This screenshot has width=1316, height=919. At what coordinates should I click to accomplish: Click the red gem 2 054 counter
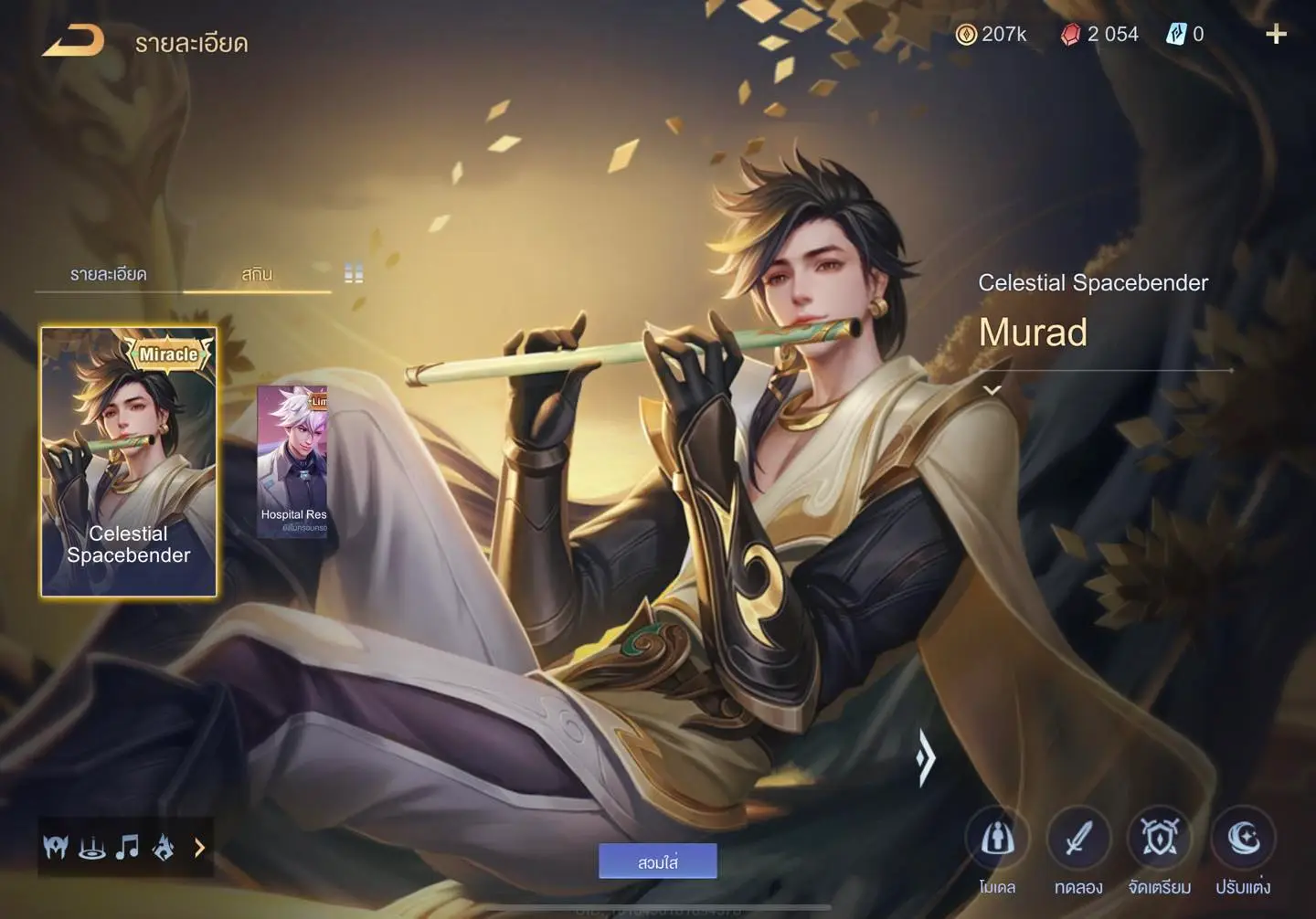click(1099, 34)
